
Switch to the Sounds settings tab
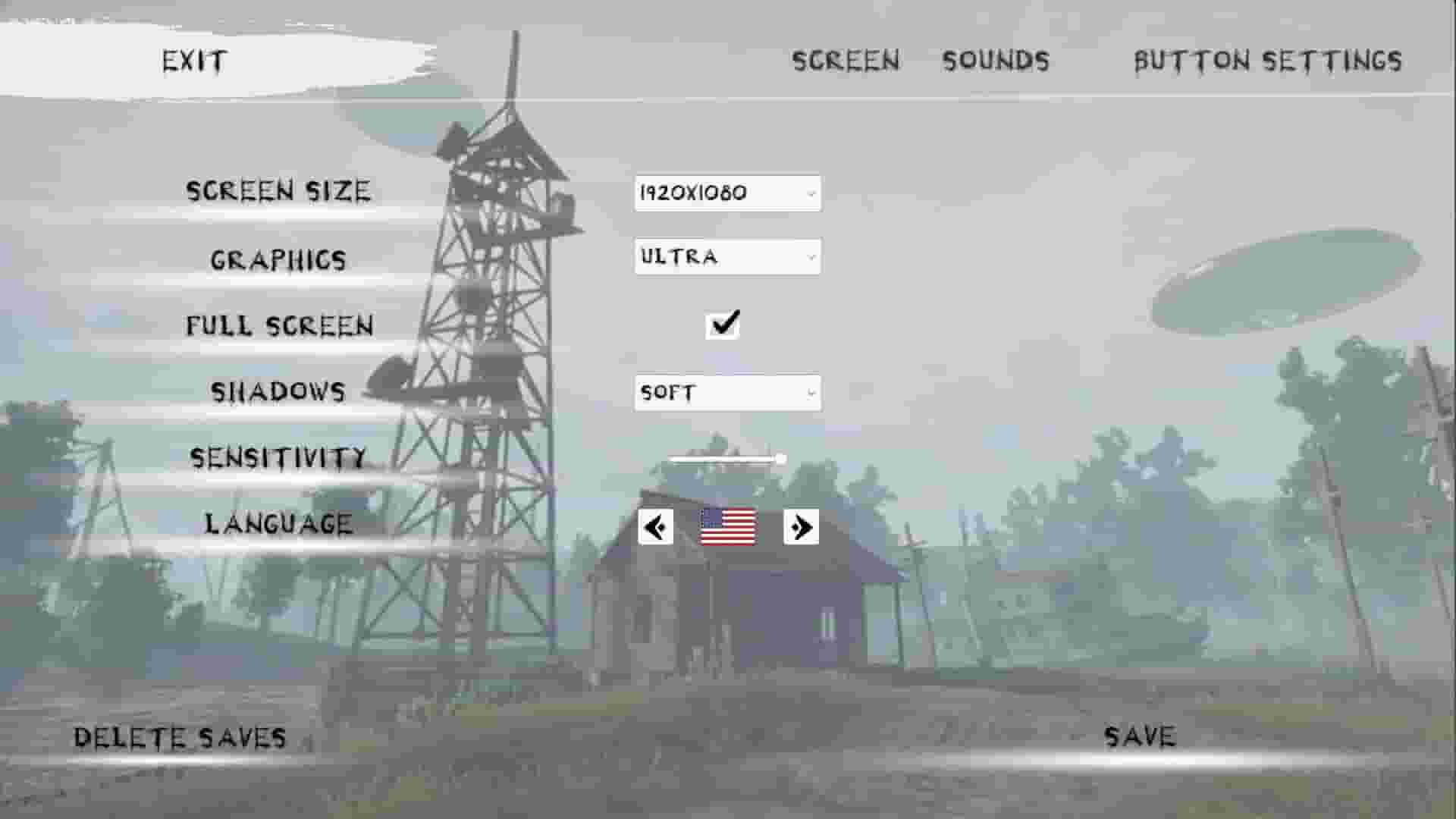click(x=996, y=61)
